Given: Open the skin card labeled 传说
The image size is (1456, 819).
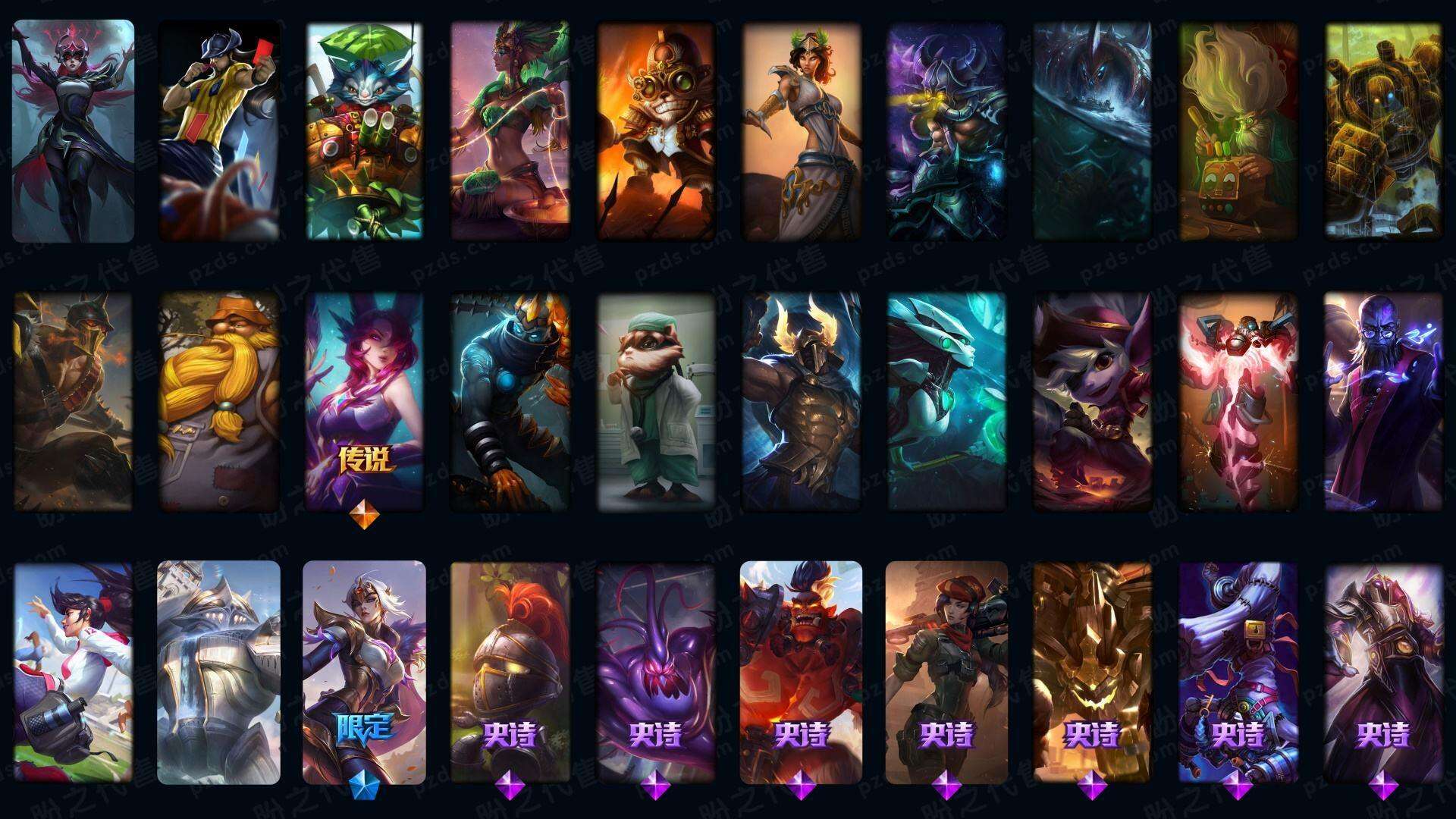Looking at the screenshot, I should click(365, 400).
